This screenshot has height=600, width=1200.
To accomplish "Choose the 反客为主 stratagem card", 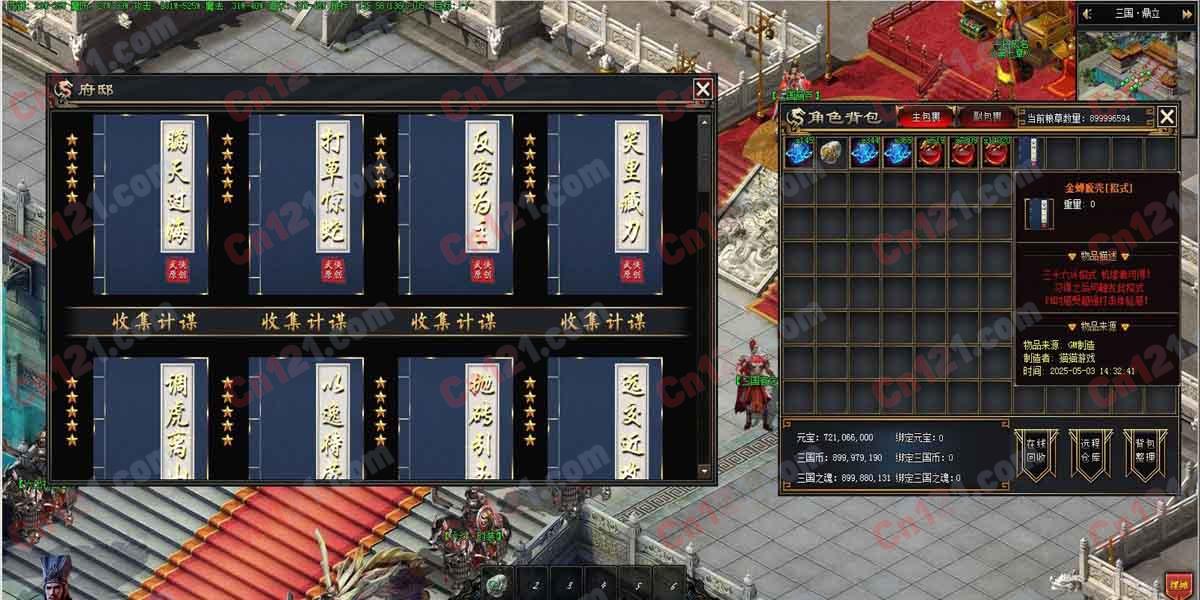I will point(456,203).
